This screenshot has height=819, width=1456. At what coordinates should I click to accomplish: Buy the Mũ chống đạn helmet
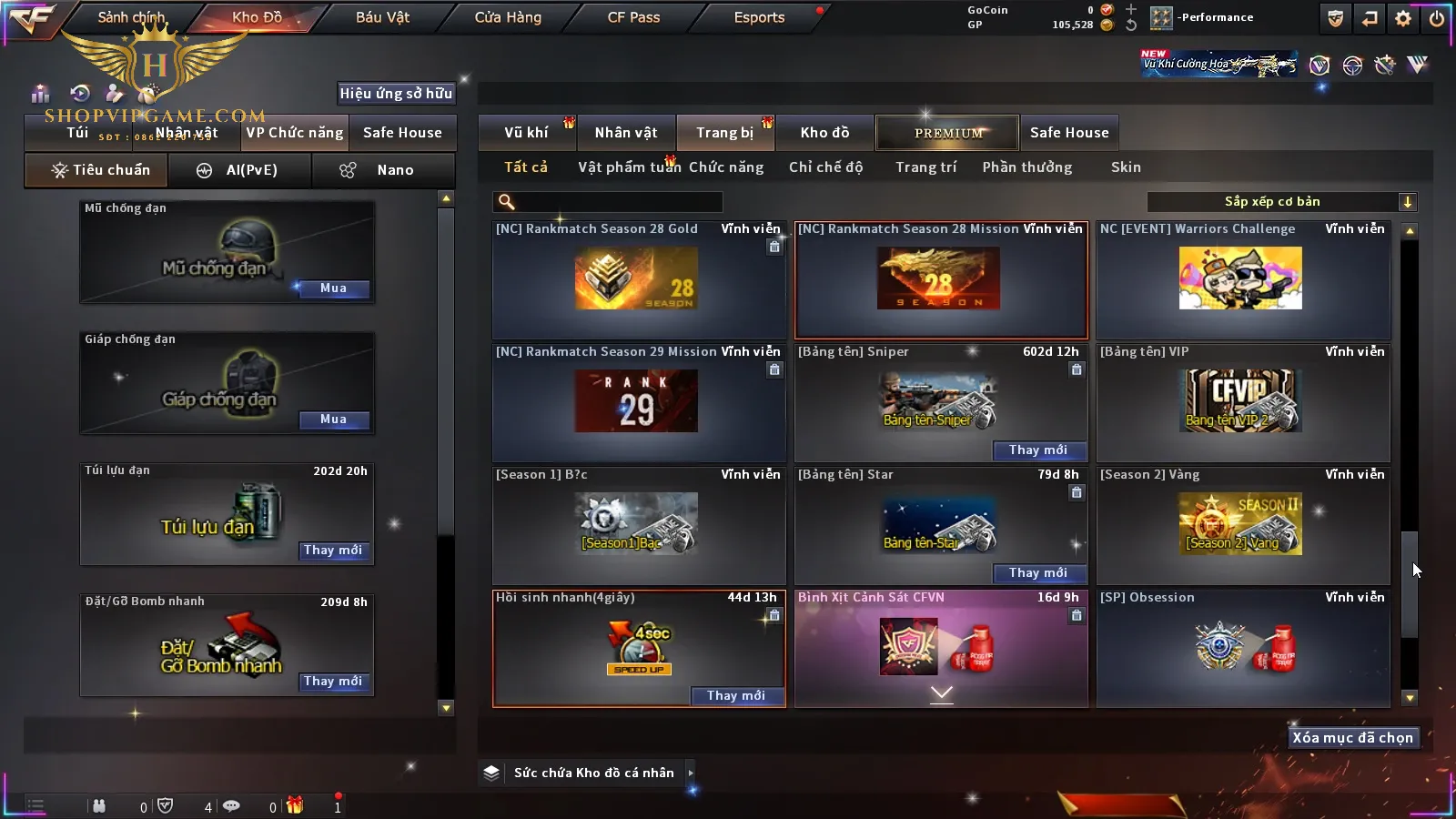coord(333,288)
